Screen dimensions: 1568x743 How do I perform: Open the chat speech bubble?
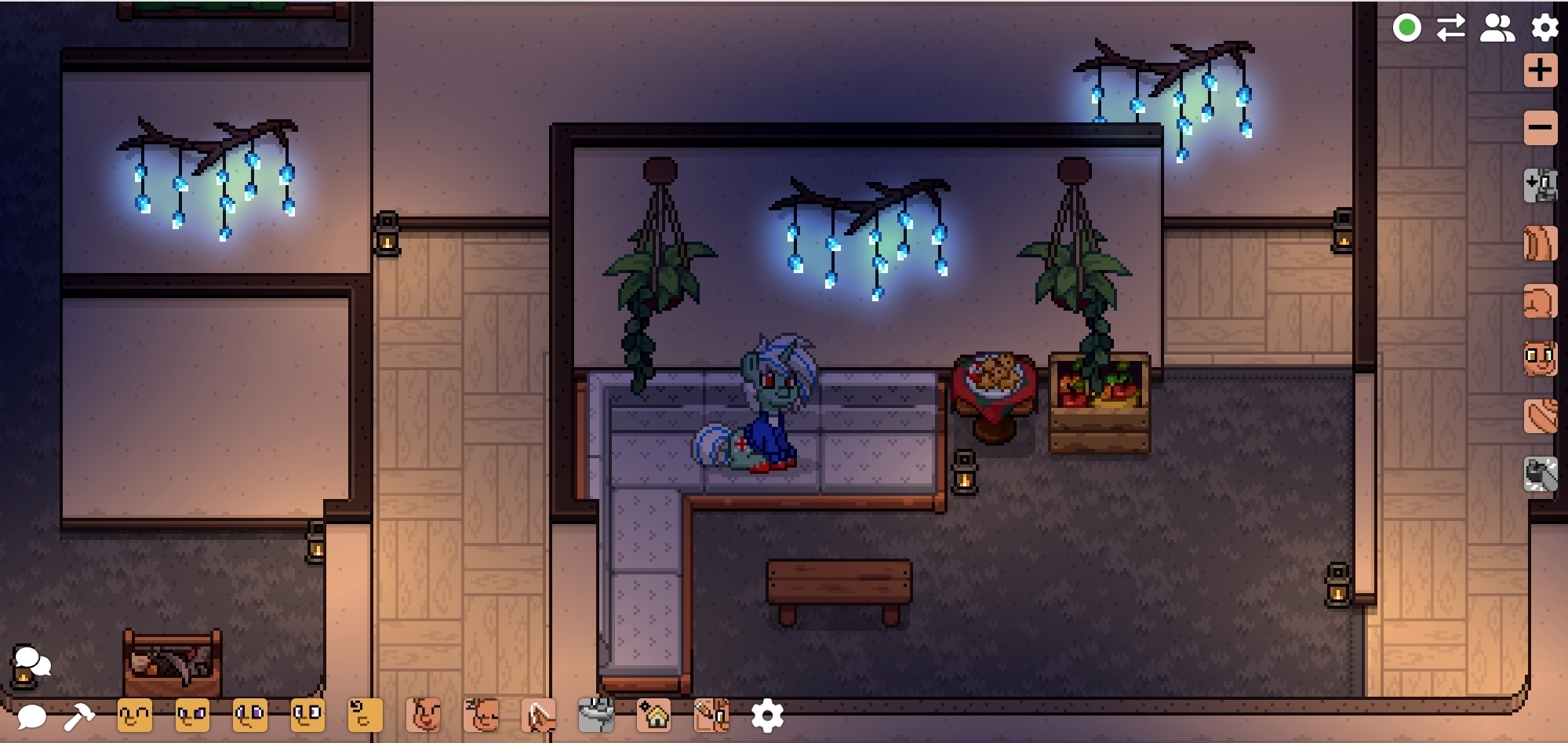[x=31, y=716]
